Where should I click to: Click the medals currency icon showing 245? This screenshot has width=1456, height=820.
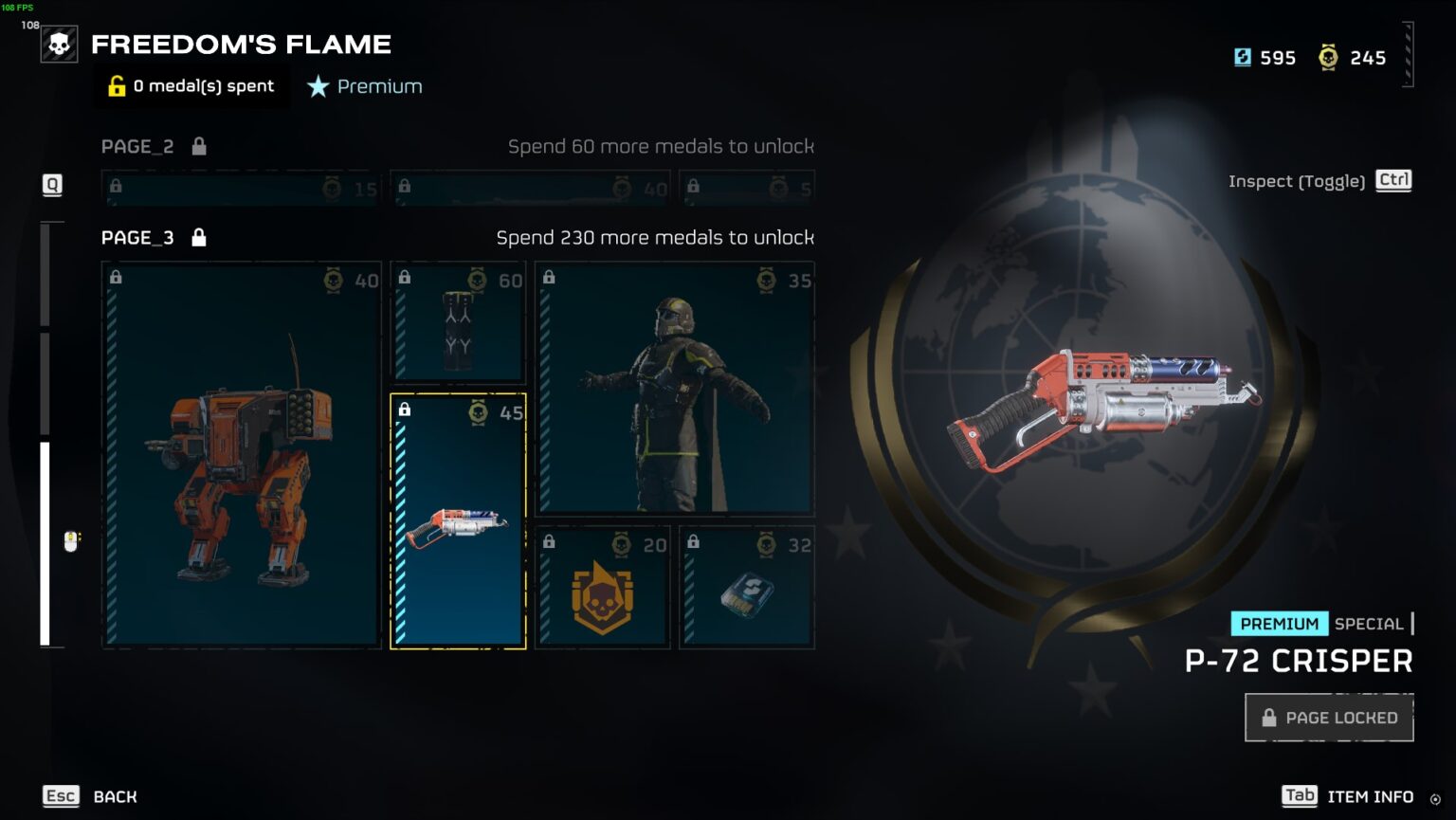coord(1329,57)
